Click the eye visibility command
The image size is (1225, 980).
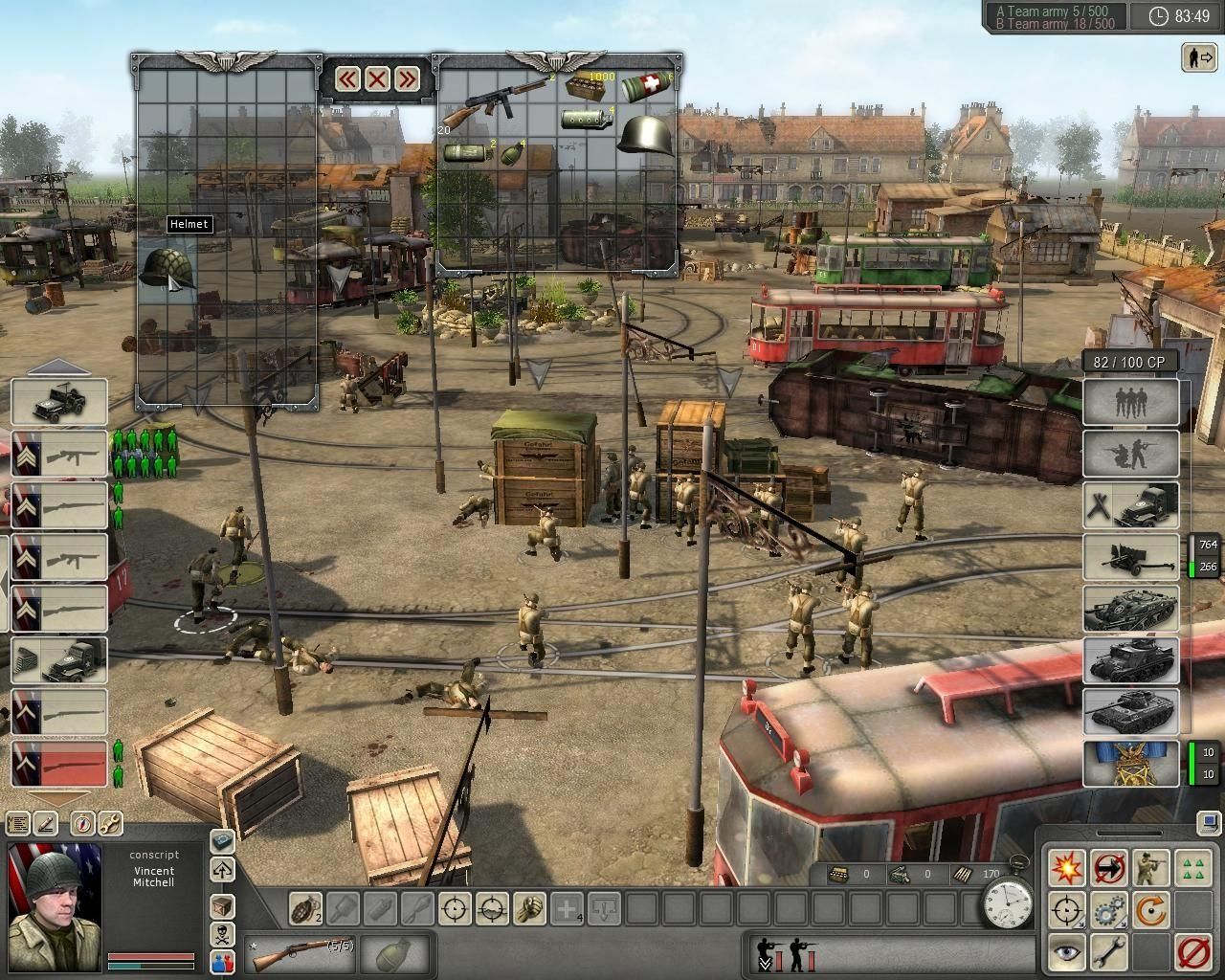pyautogui.click(x=1066, y=952)
